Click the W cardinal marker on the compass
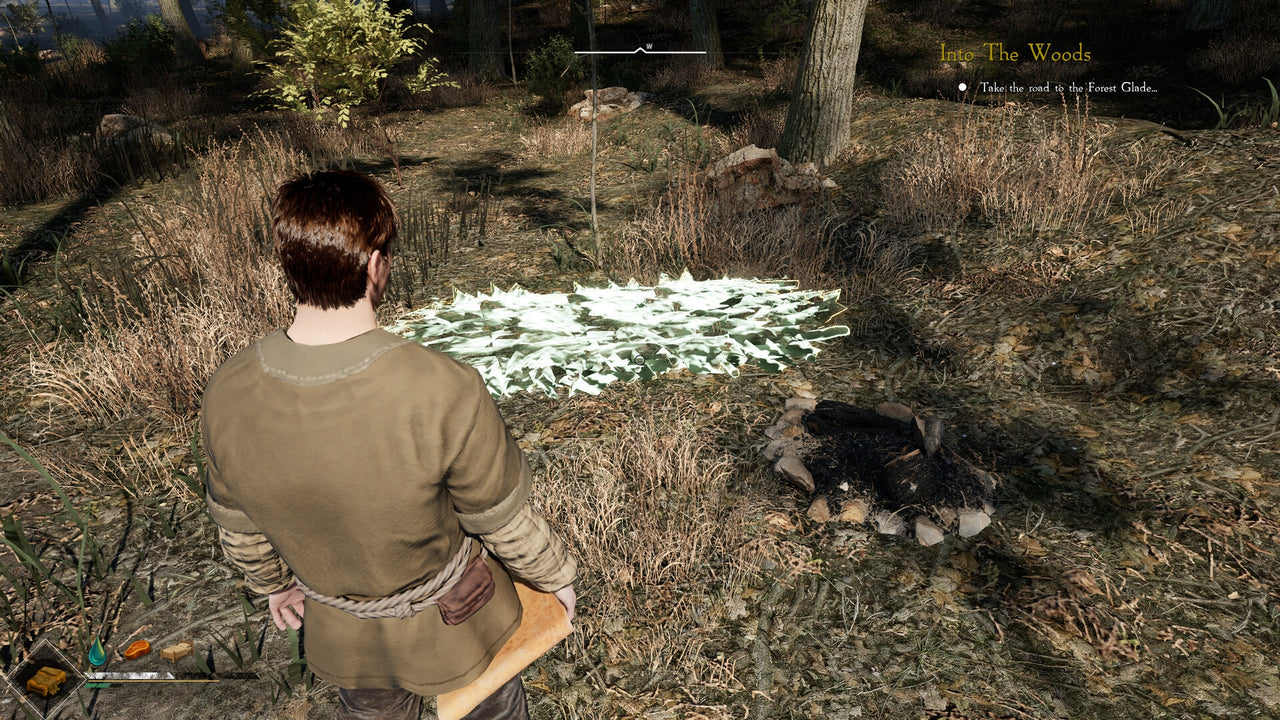The width and height of the screenshot is (1280, 720). [x=649, y=44]
